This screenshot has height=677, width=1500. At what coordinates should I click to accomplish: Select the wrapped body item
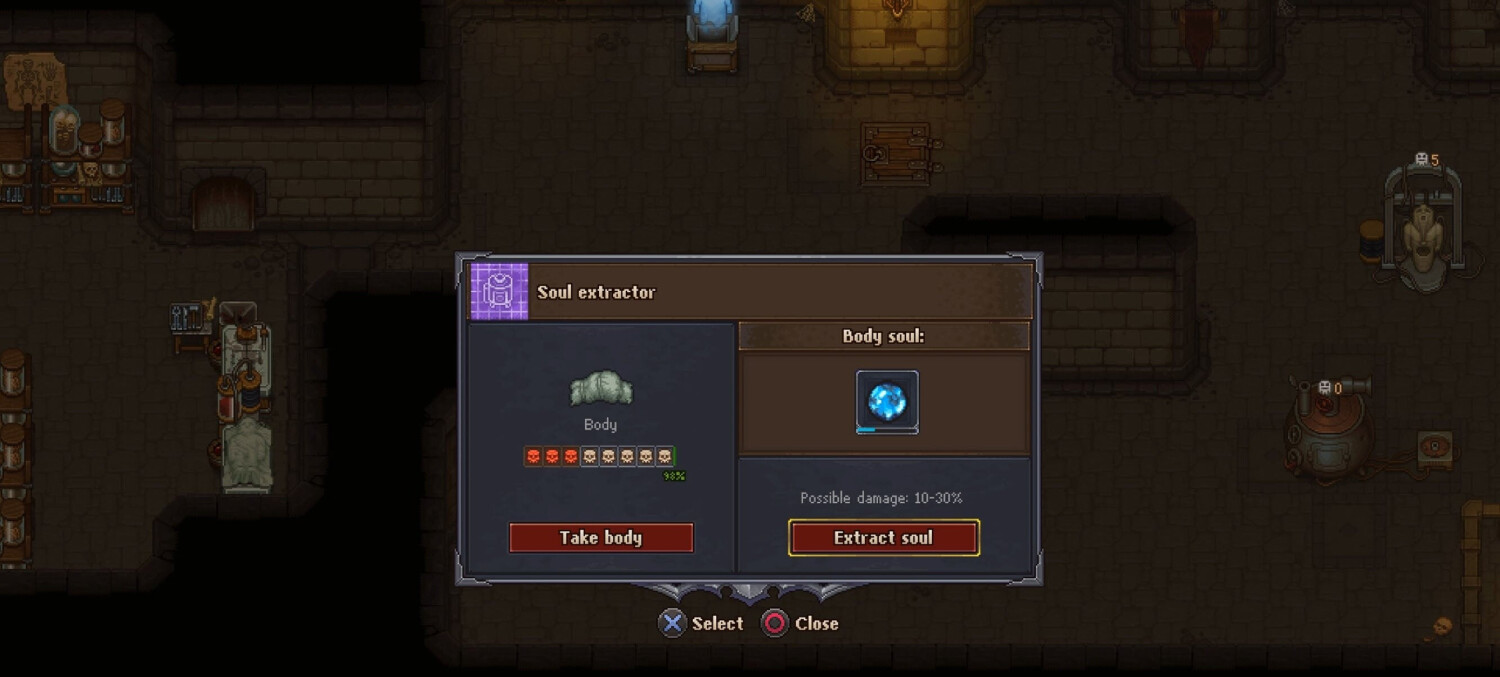pos(600,389)
